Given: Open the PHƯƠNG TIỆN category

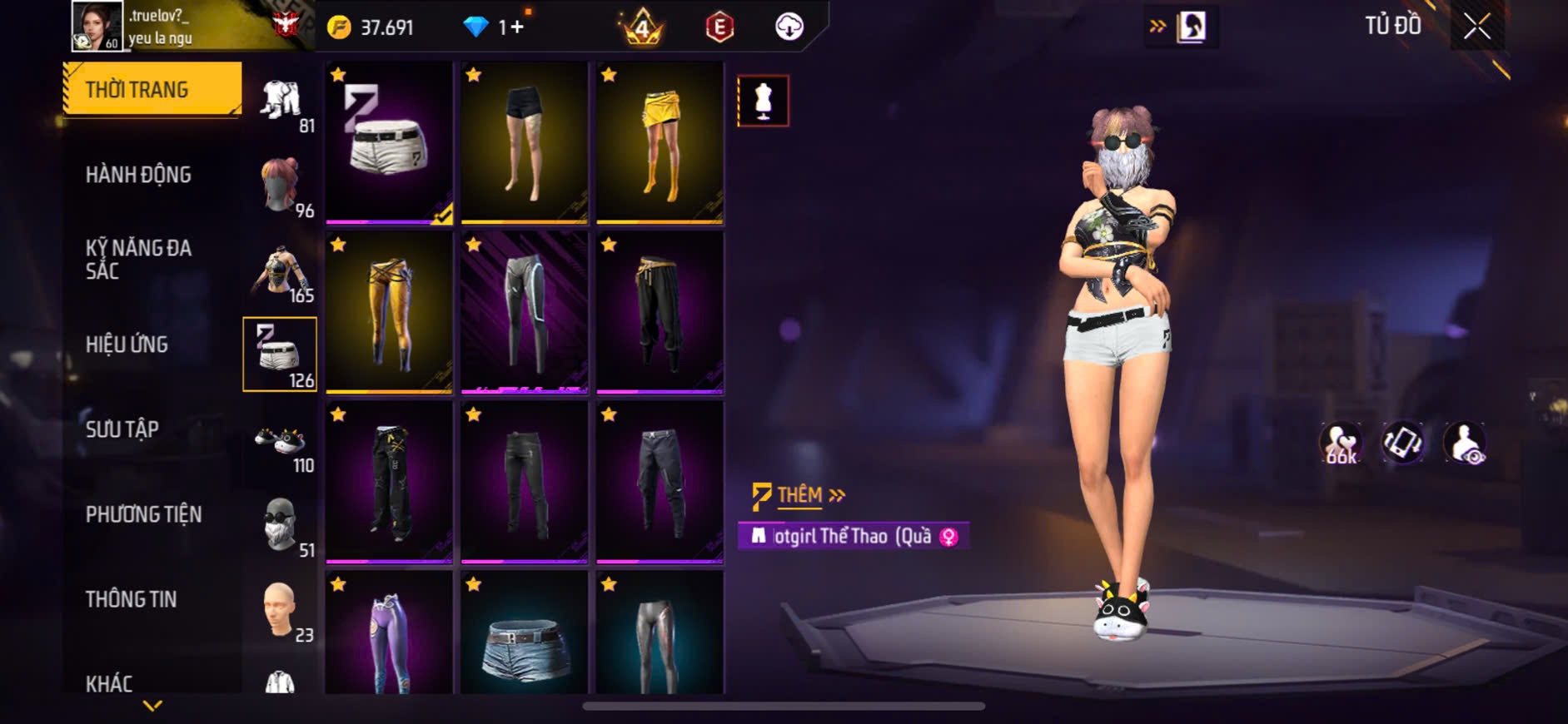Looking at the screenshot, I should (144, 514).
